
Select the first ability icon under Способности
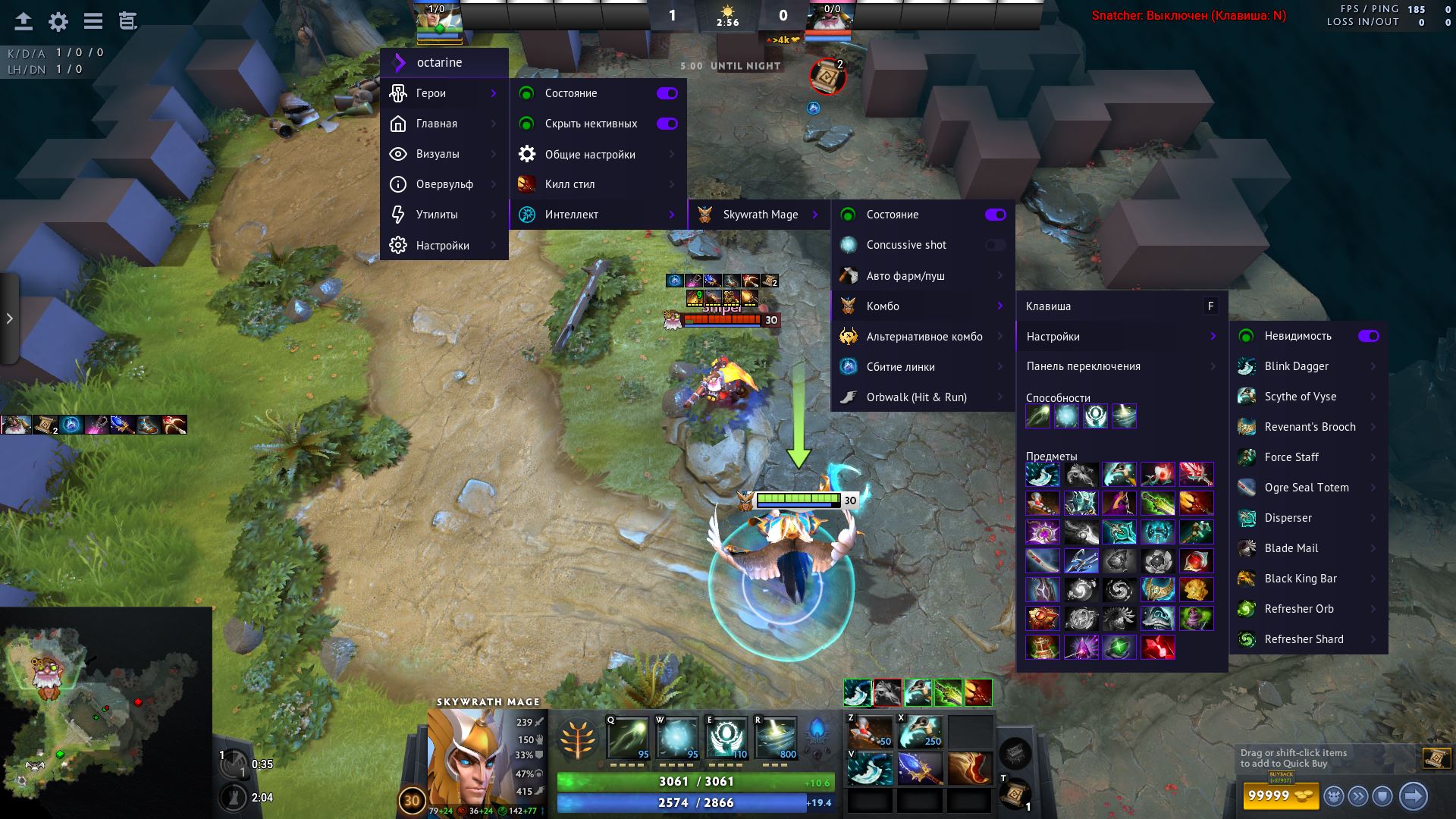[1040, 416]
